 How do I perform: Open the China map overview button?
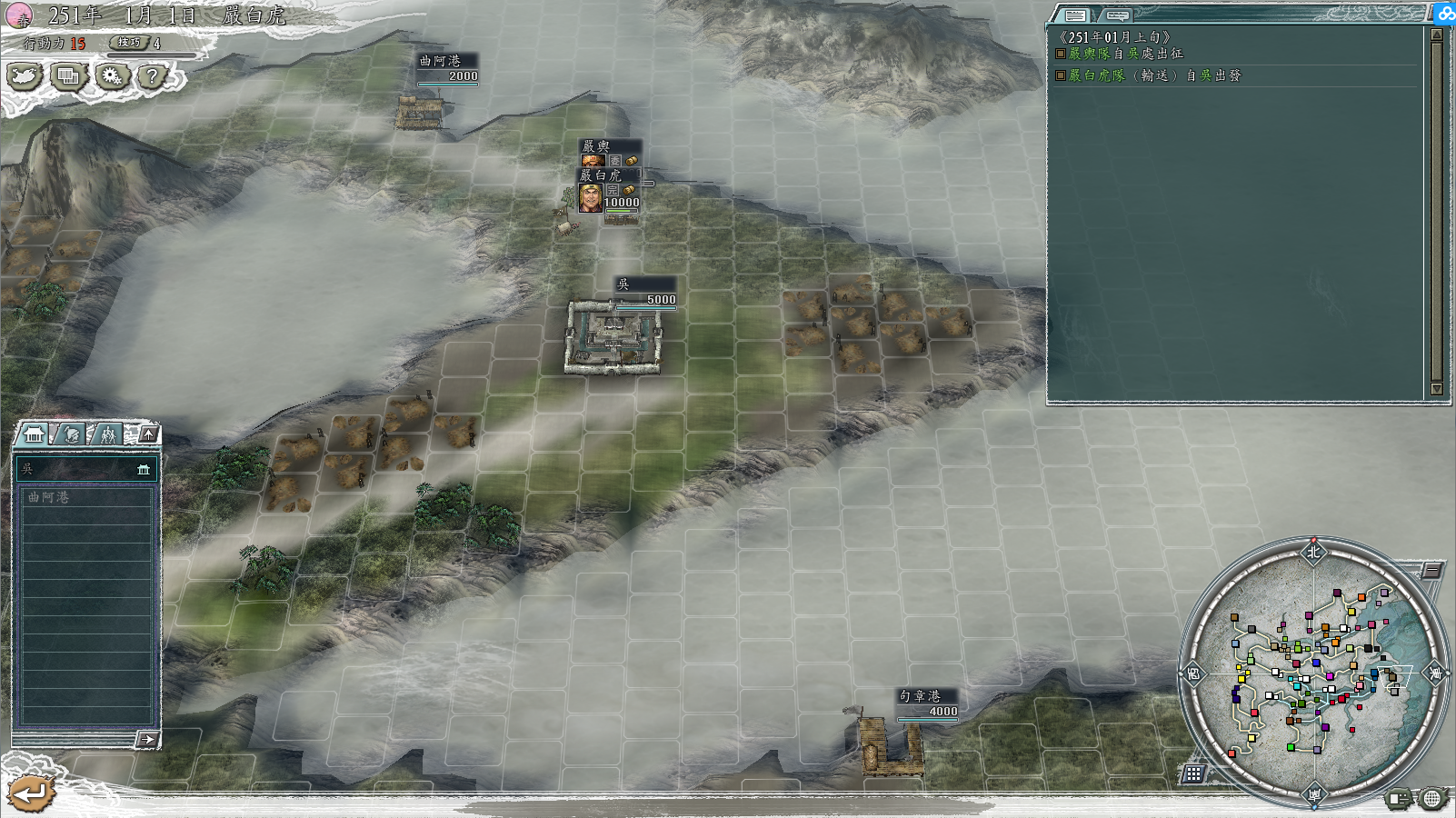pos(25,77)
